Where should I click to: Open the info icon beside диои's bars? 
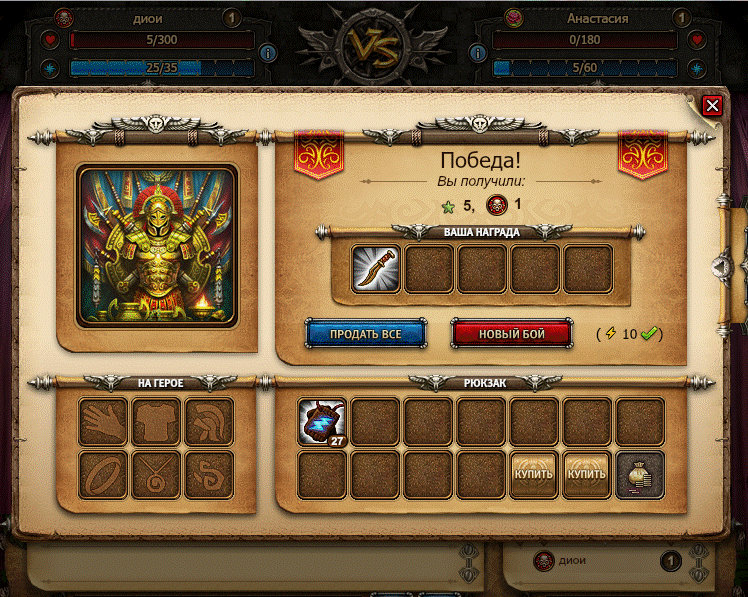click(267, 53)
